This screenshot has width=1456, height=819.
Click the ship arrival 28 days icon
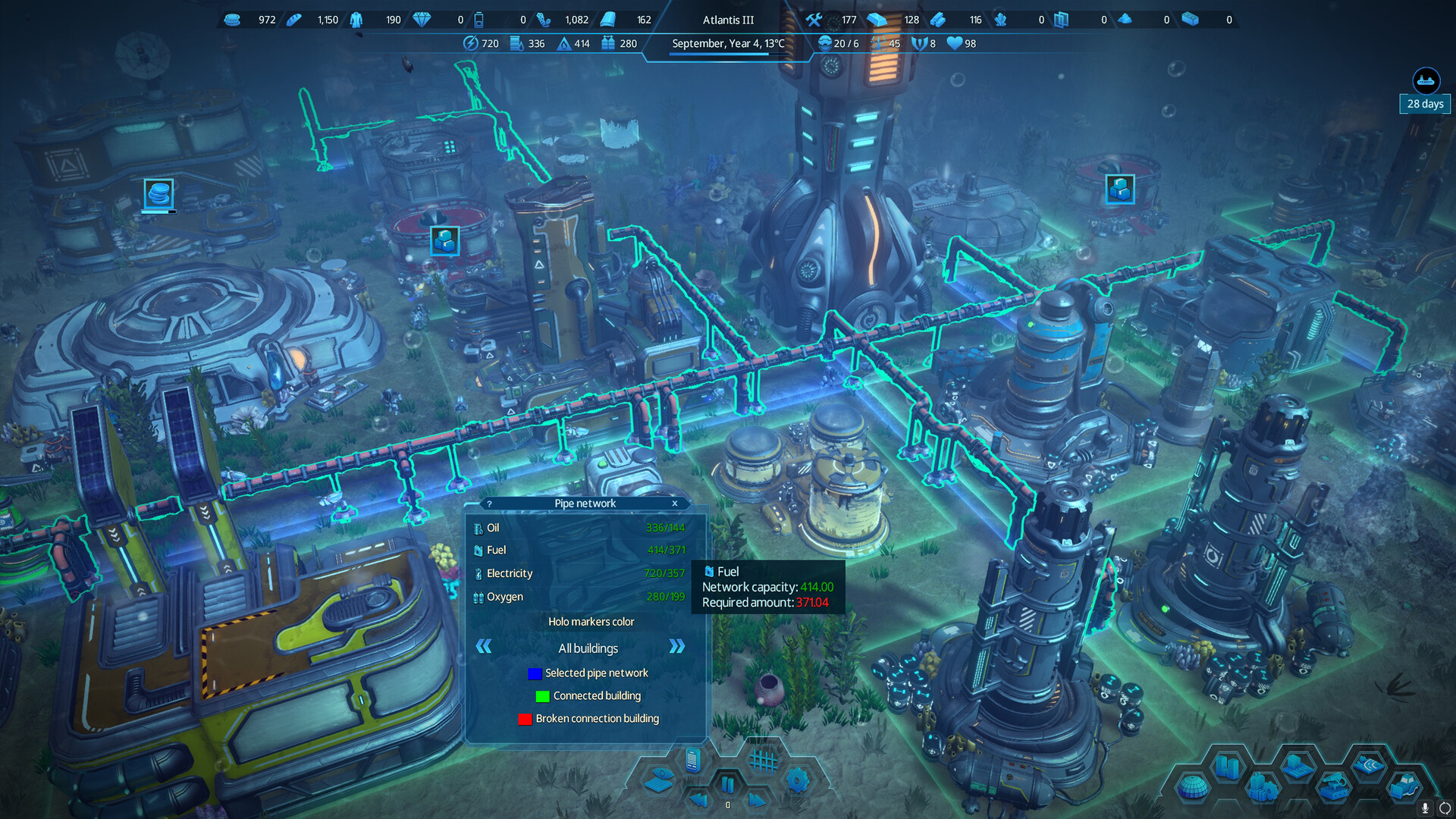pyautogui.click(x=1426, y=81)
